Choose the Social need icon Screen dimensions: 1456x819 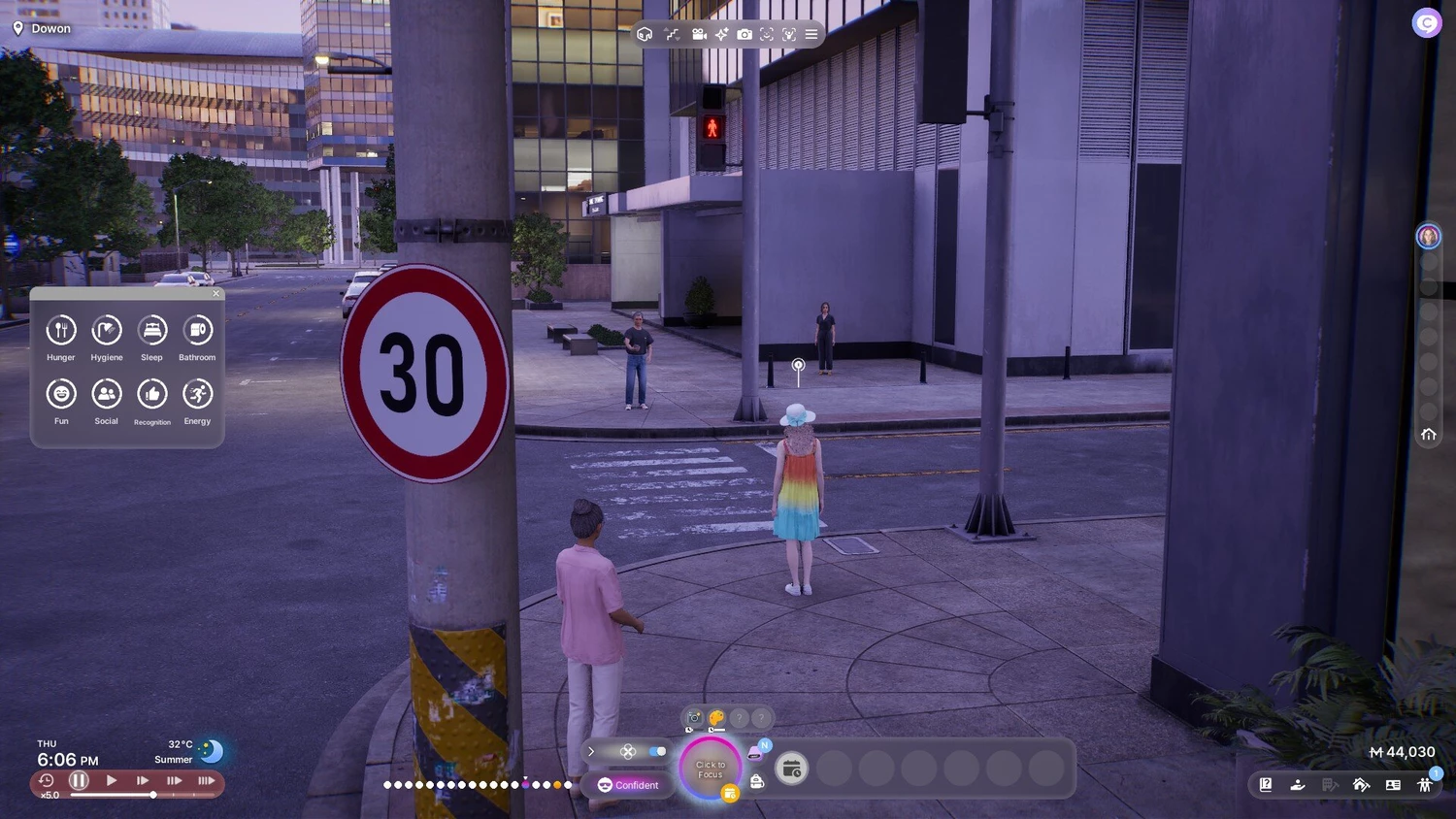click(x=107, y=394)
